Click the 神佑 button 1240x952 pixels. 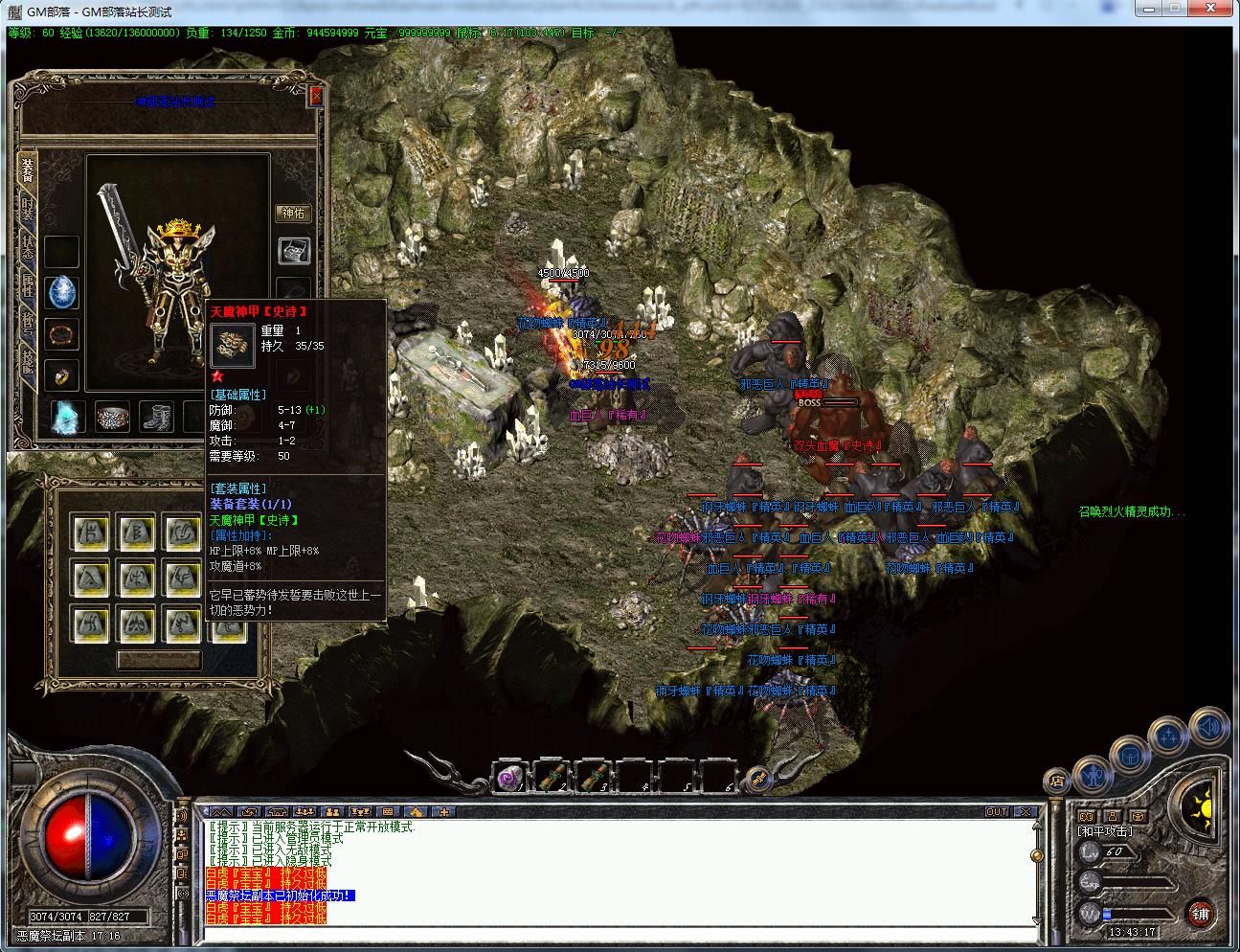[x=293, y=213]
